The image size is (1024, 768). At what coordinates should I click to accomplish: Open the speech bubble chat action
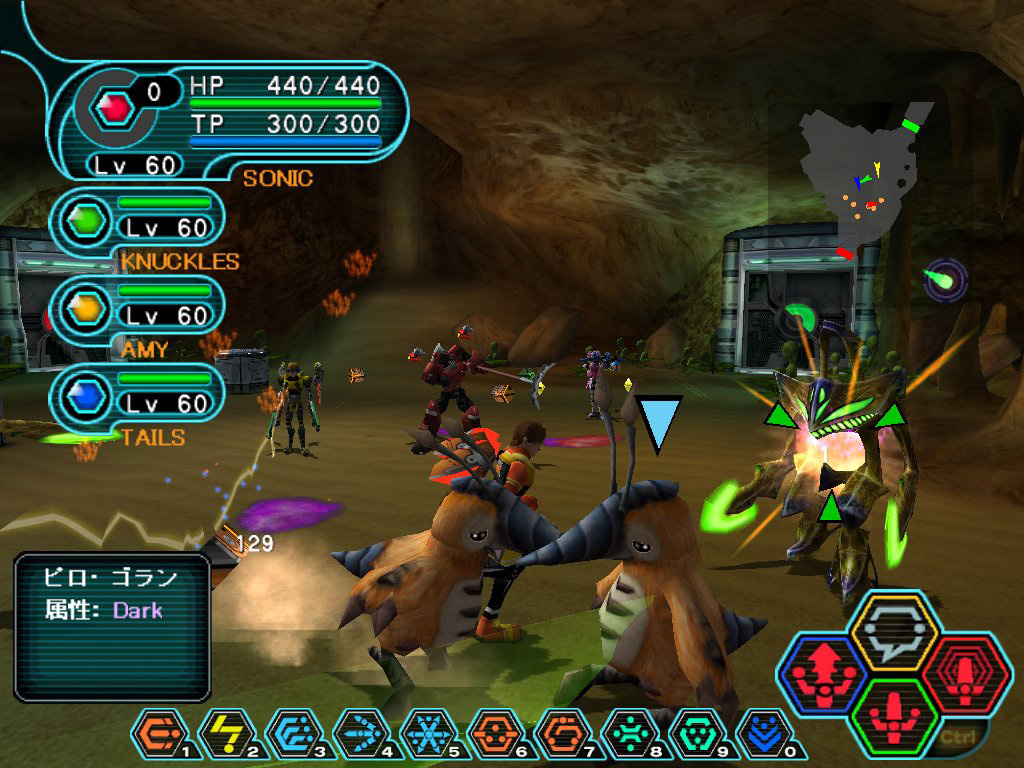pyautogui.click(x=892, y=632)
